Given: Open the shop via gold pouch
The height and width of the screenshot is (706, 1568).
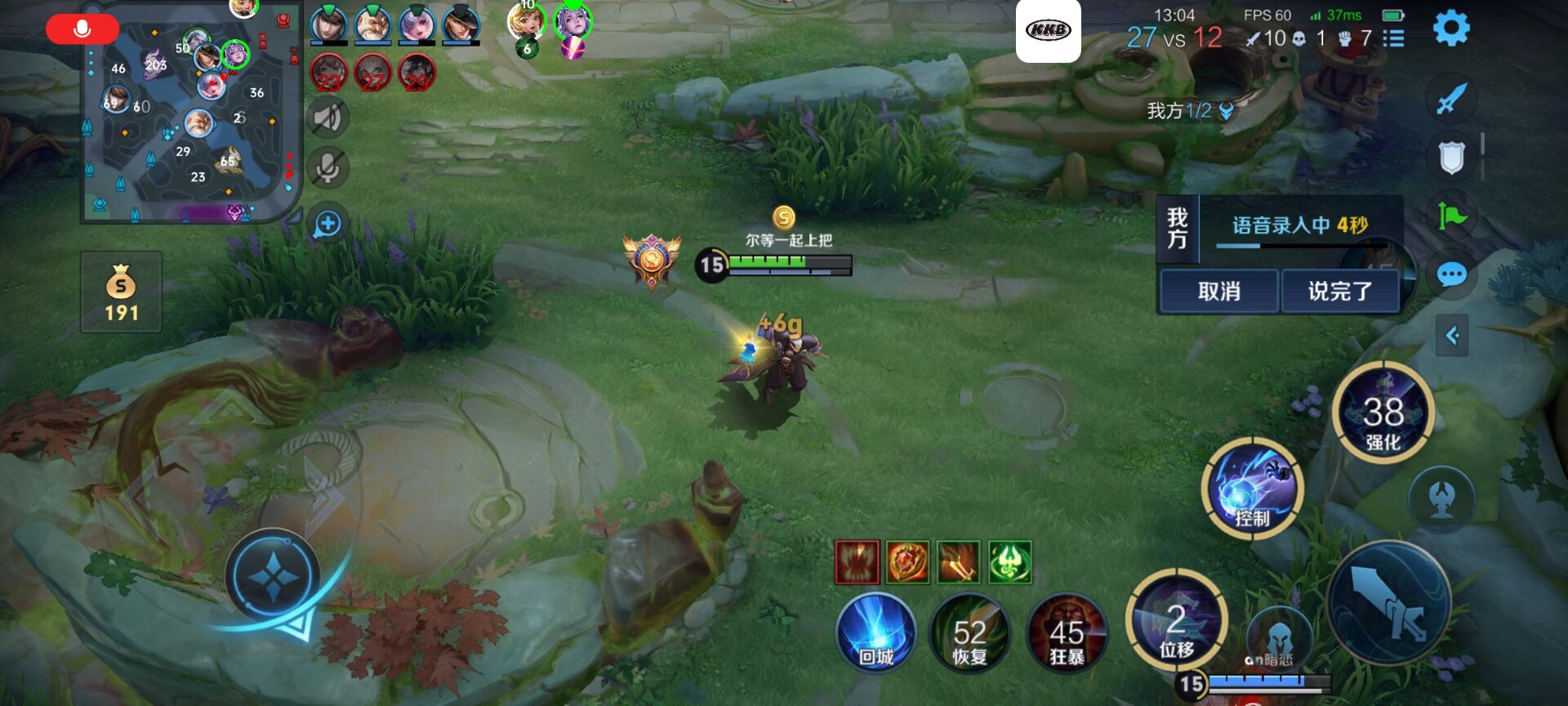Looking at the screenshot, I should click(x=121, y=292).
